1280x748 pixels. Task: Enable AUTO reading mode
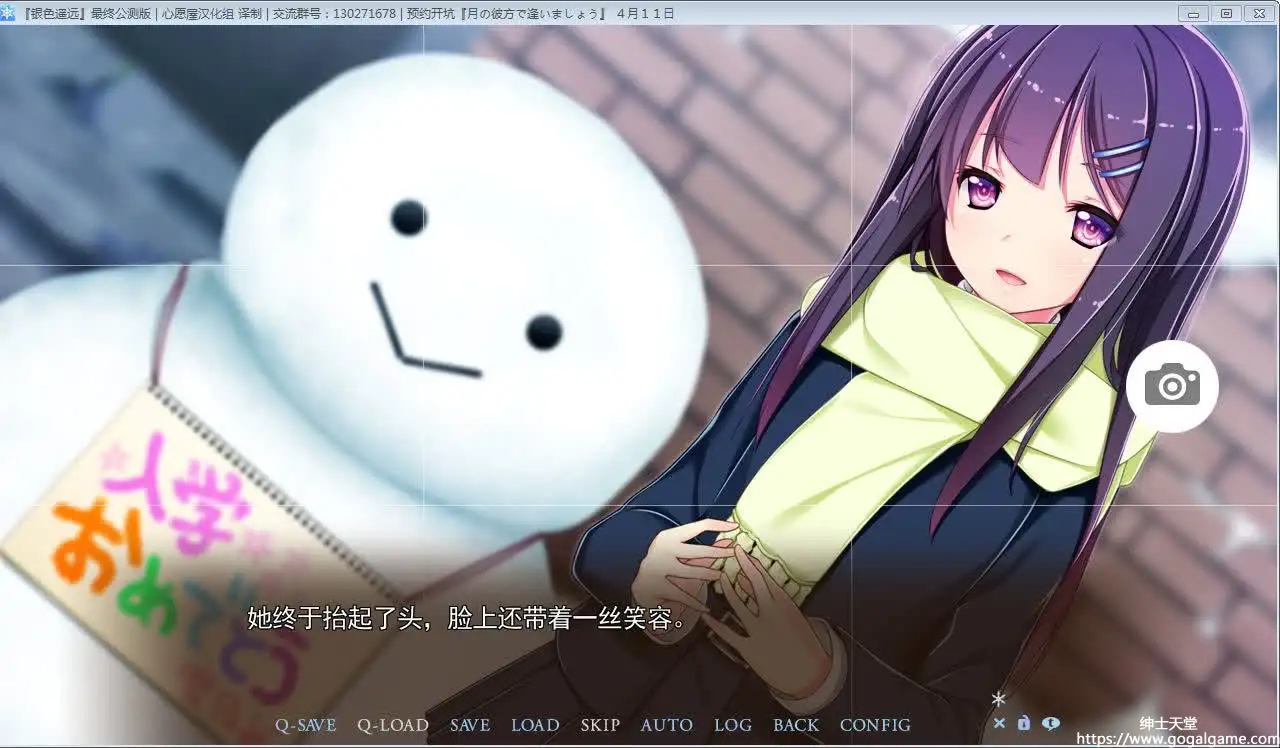pos(666,725)
